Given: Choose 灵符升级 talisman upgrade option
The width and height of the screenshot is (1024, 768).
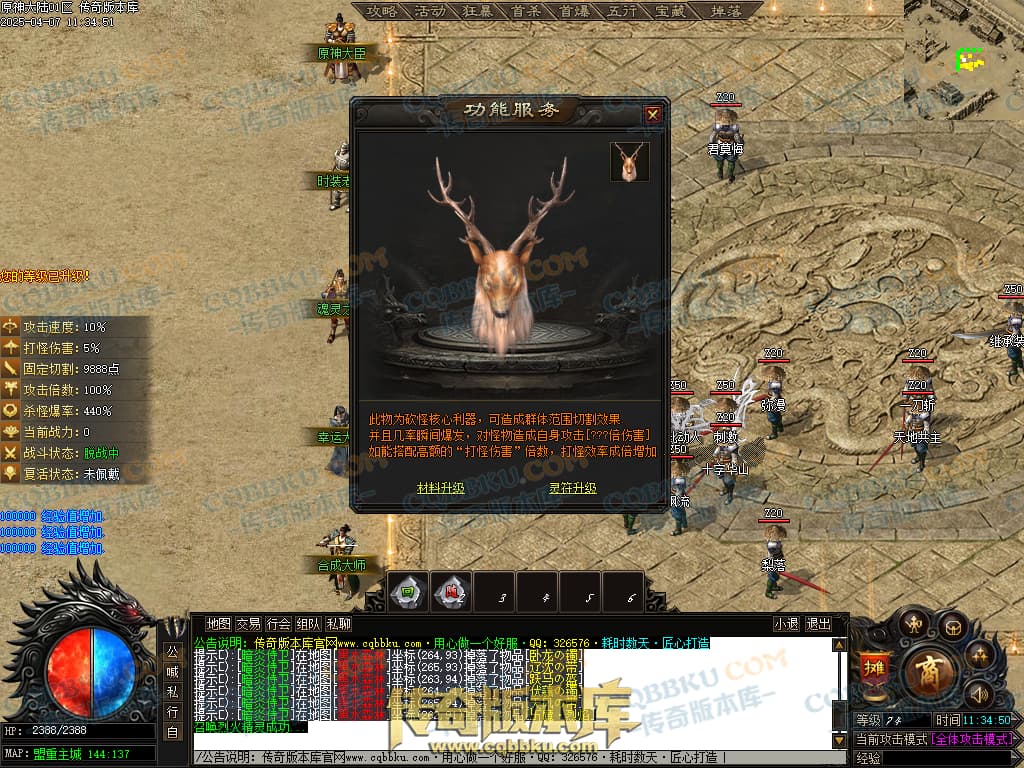Looking at the screenshot, I should click(x=572, y=488).
